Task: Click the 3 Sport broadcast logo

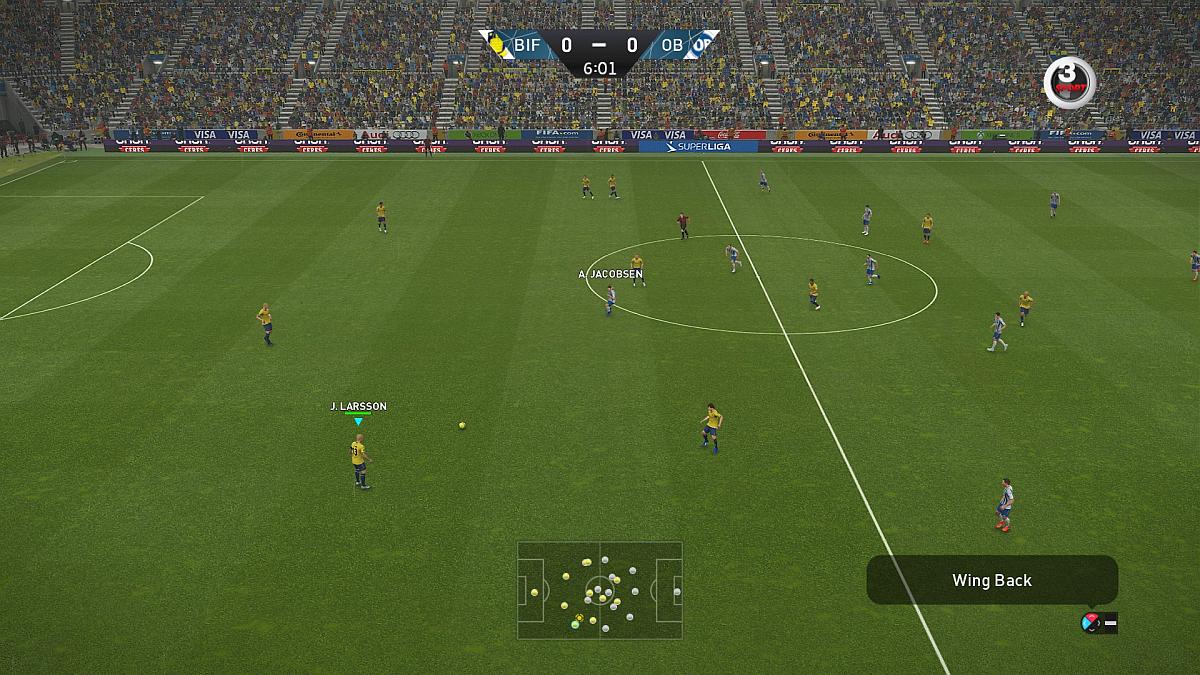Action: pos(1069,82)
